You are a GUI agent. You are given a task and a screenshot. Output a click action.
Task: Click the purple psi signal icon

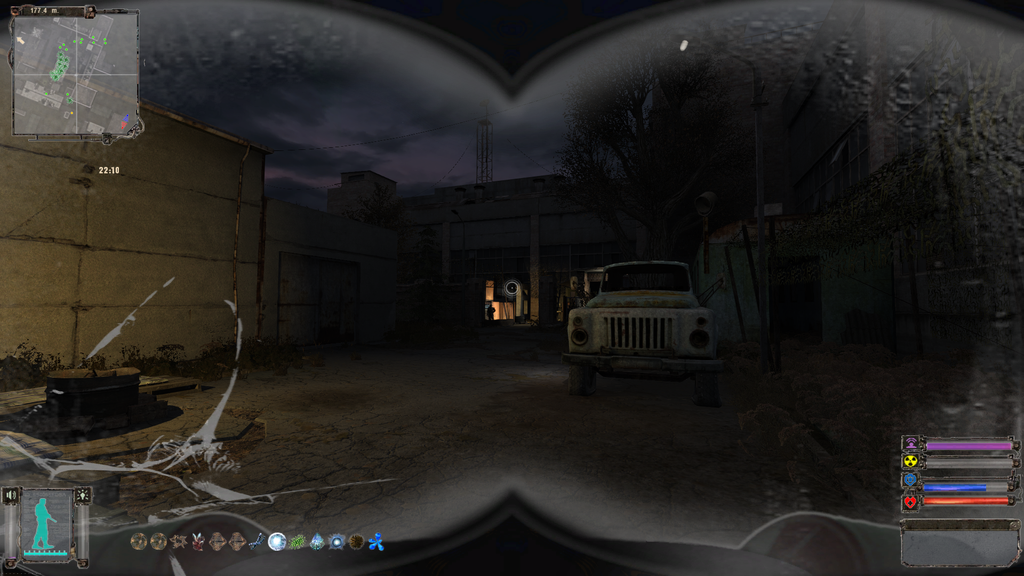pyautogui.click(x=910, y=443)
